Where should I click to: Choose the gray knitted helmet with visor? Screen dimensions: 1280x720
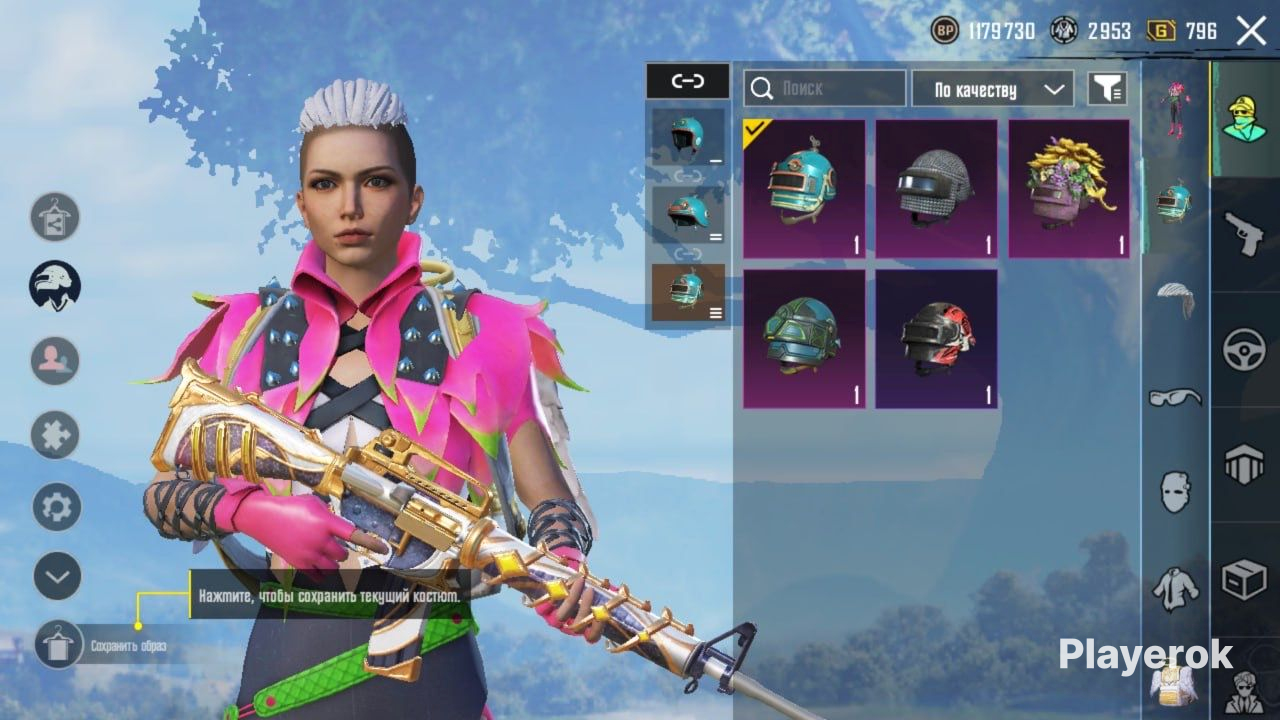[936, 189]
